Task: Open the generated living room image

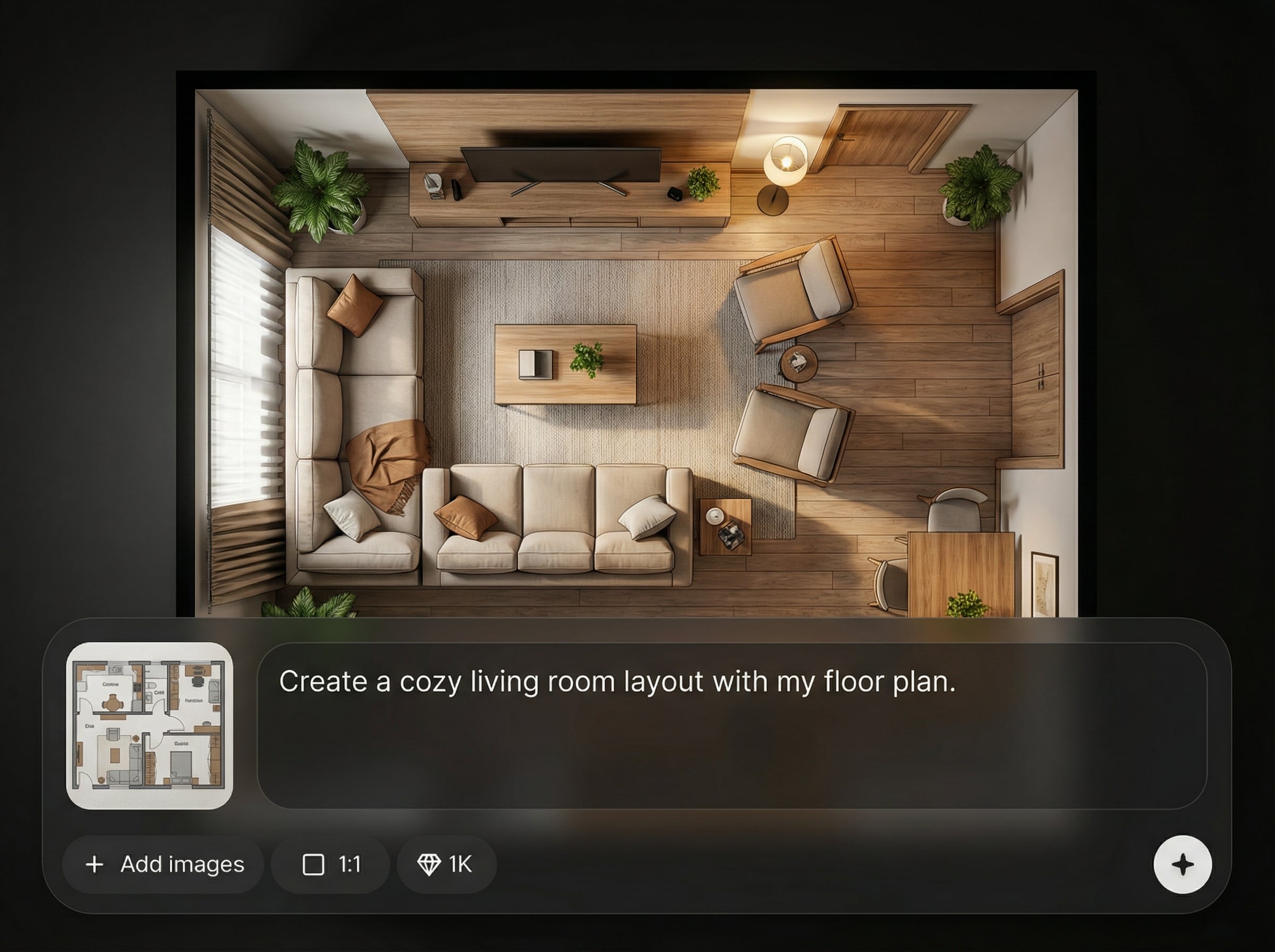Action: pos(636,346)
